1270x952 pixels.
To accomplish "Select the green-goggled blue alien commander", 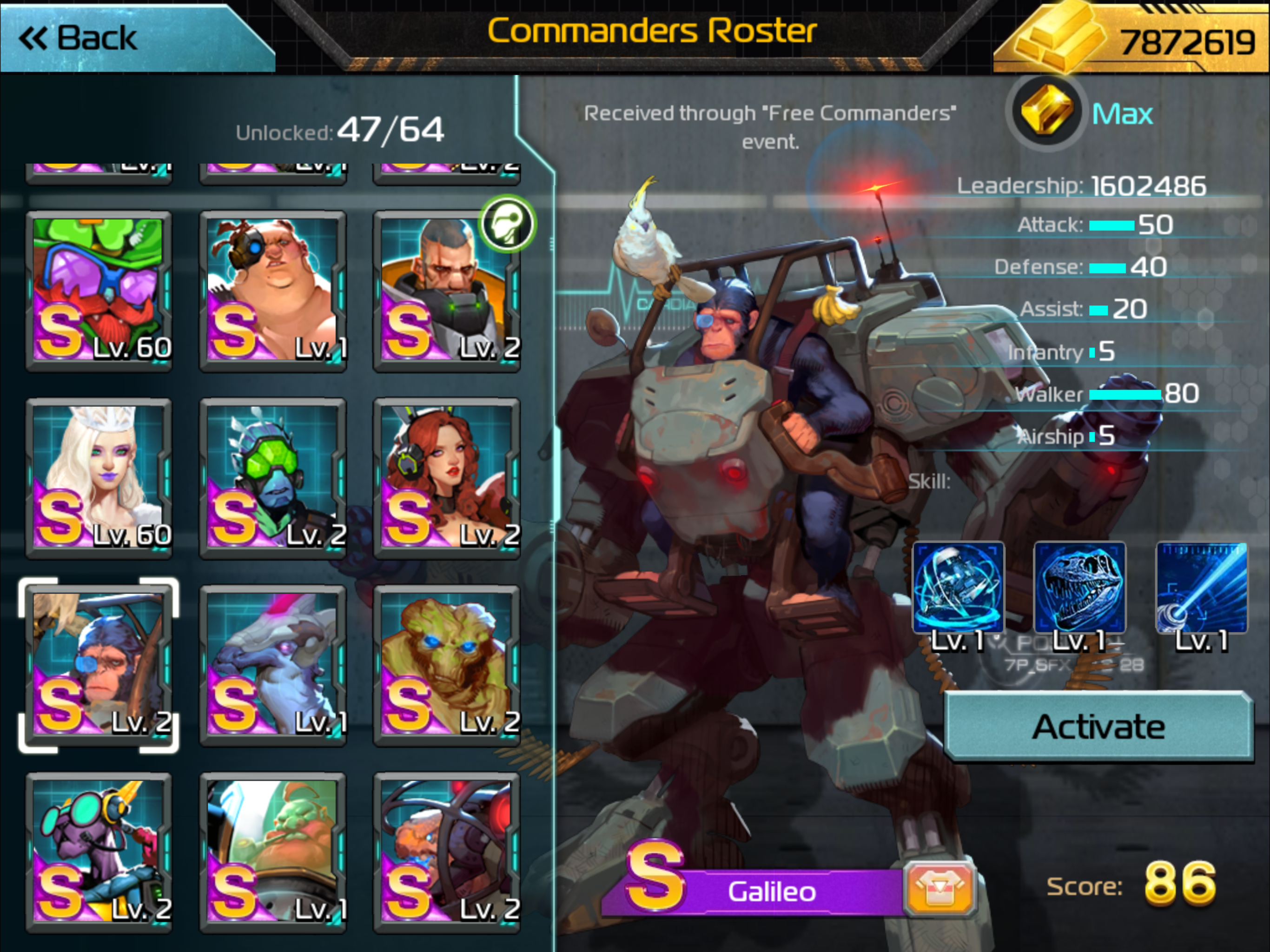I will pos(273,478).
